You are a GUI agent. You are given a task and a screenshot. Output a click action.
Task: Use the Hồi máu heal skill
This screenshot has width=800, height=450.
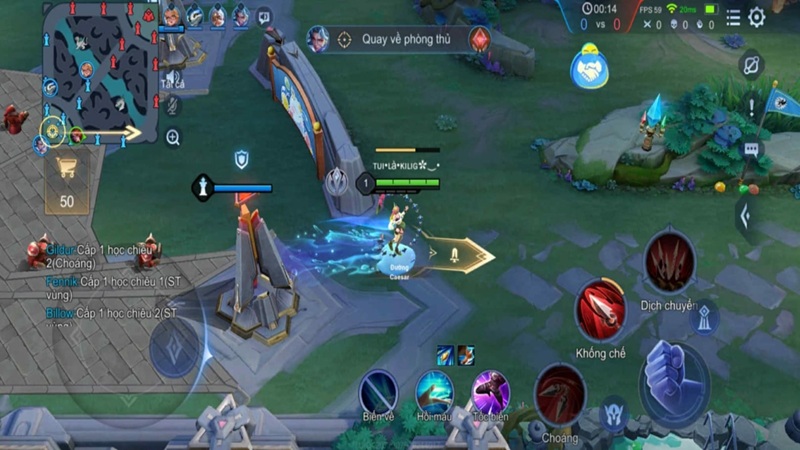pos(435,389)
